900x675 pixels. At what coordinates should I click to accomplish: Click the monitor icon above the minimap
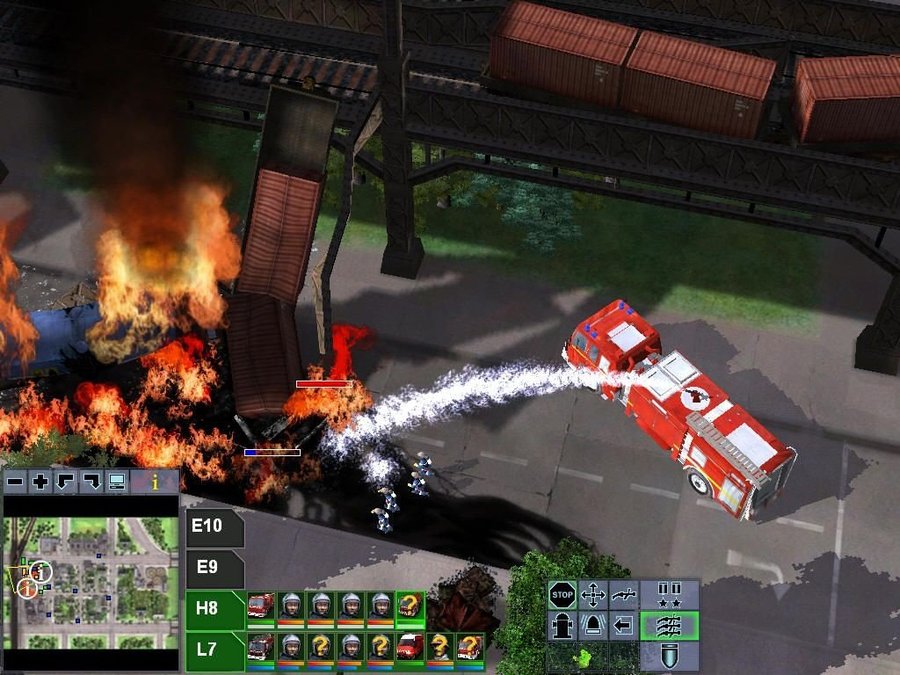pyautogui.click(x=117, y=482)
